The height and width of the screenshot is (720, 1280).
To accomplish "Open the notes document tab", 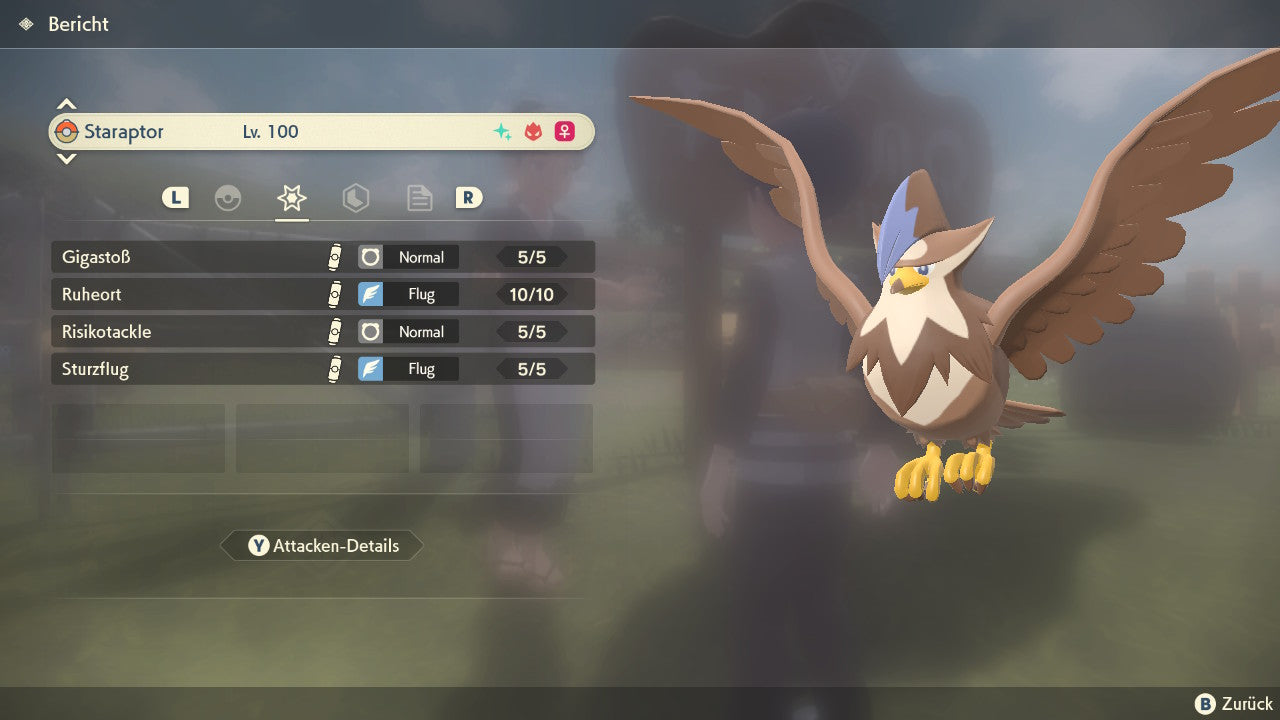I will click(x=419, y=198).
